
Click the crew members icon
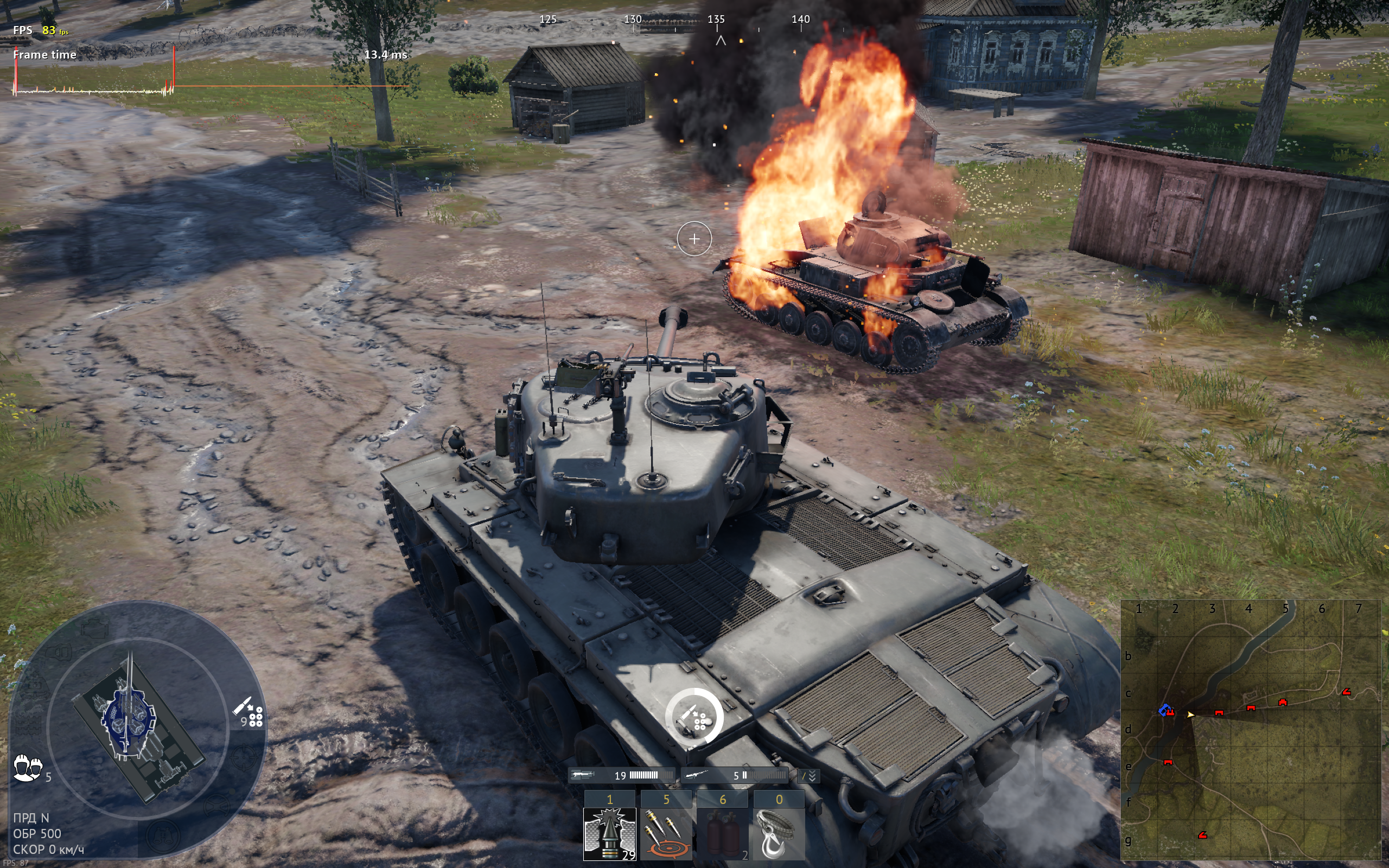coord(28,768)
